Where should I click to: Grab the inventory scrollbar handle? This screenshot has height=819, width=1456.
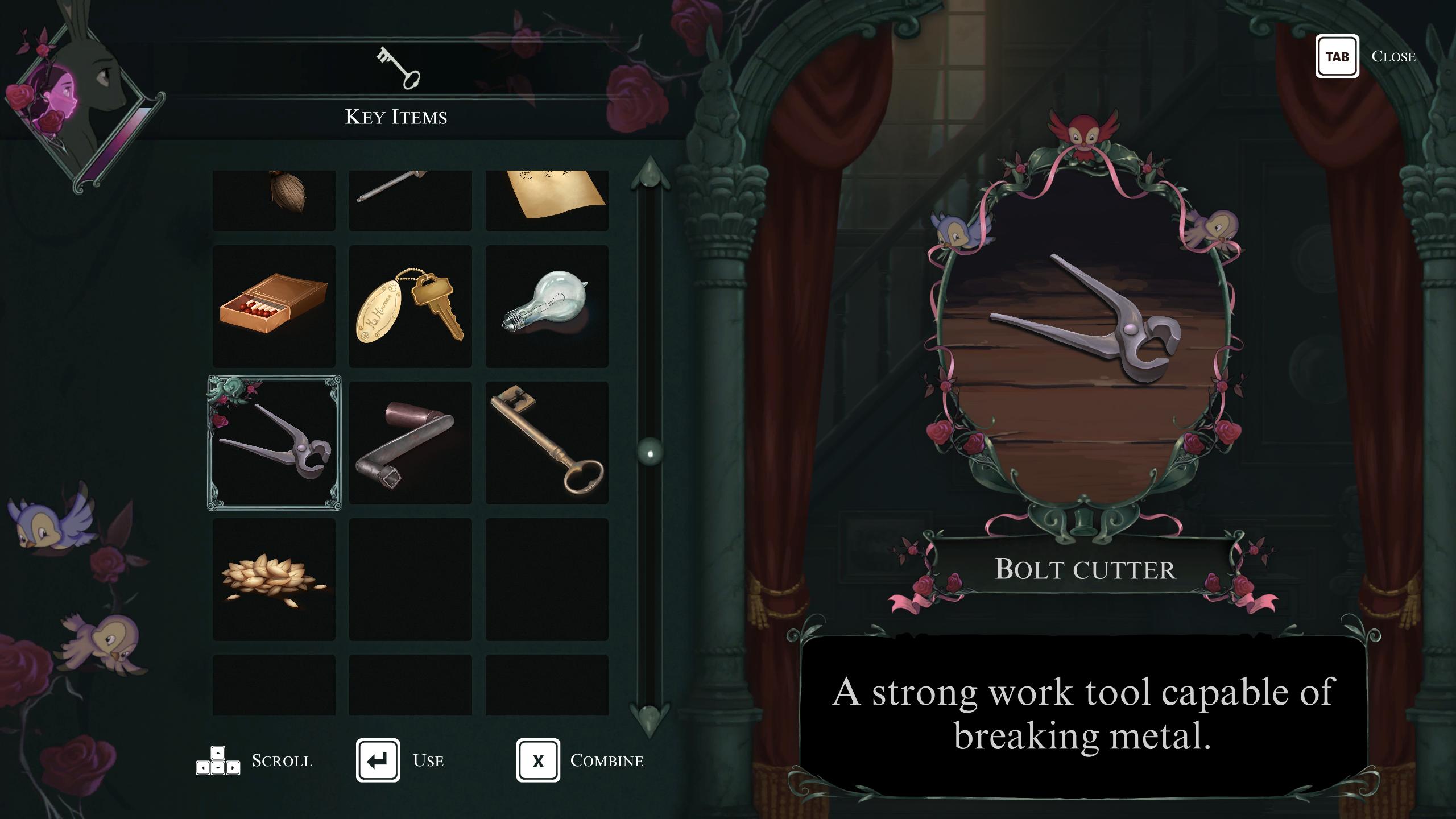[650, 453]
